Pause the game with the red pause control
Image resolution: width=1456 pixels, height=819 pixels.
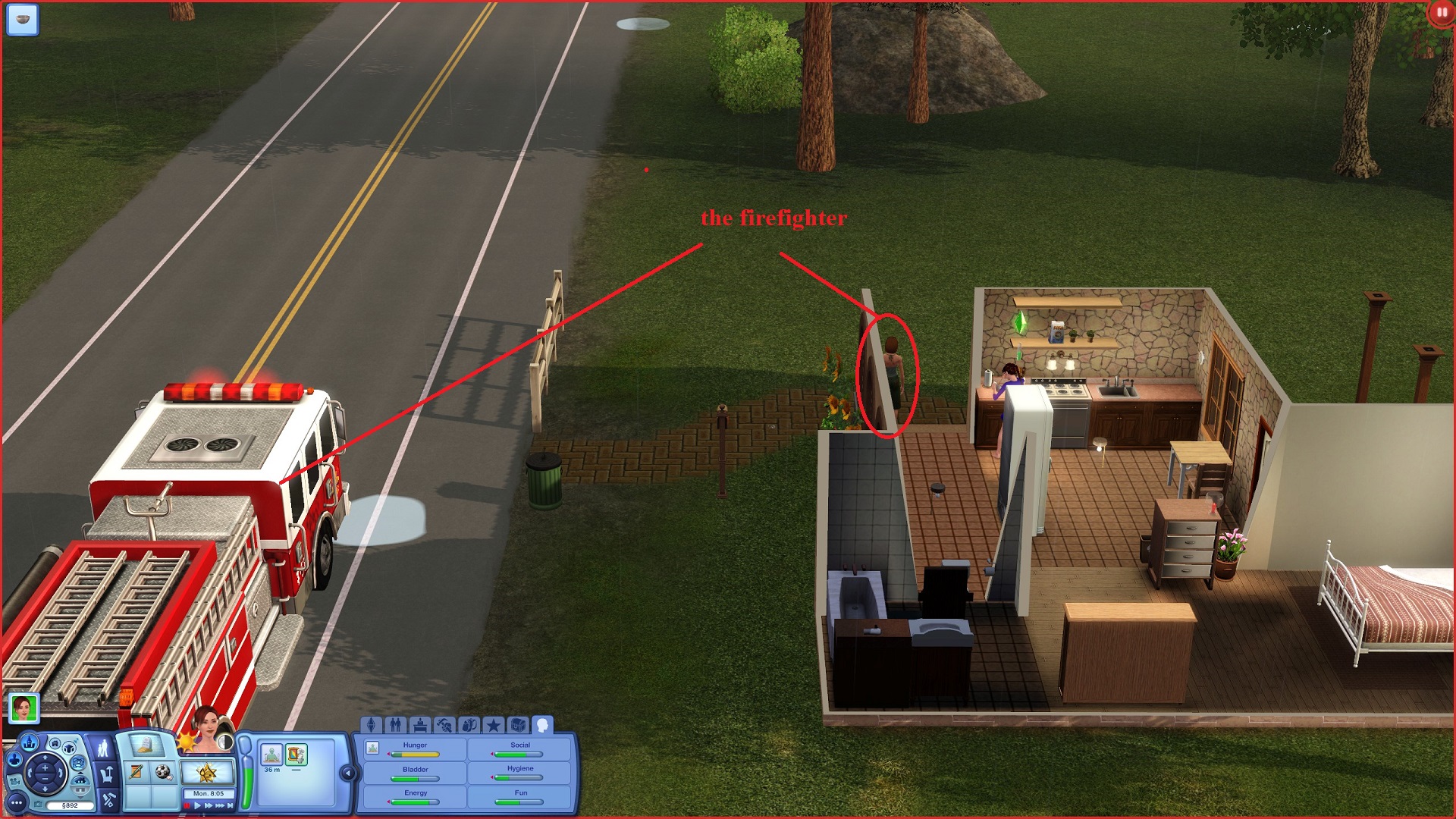pos(187,805)
